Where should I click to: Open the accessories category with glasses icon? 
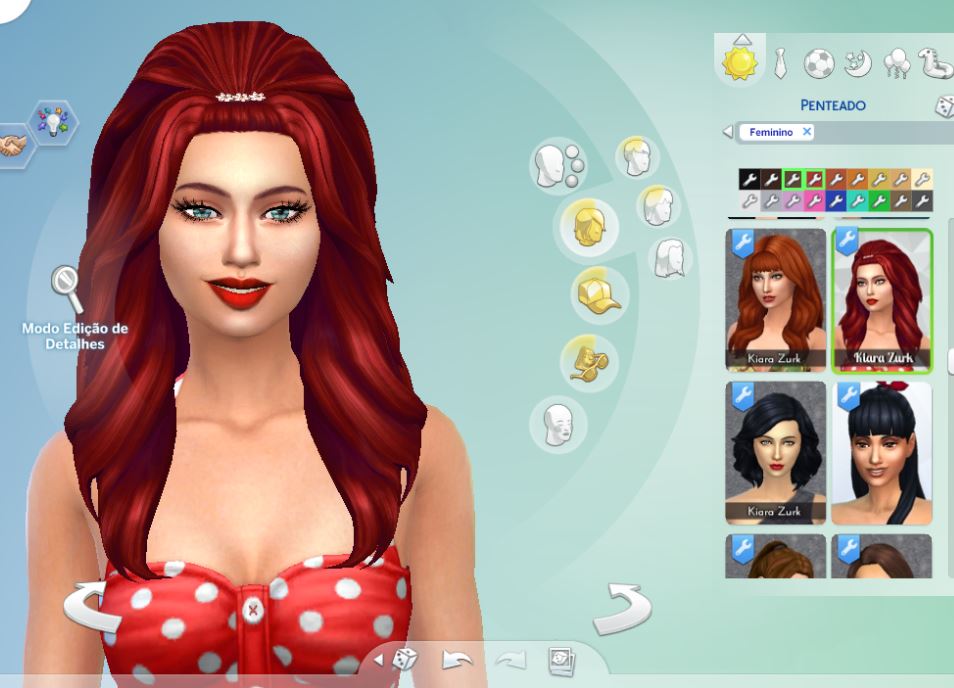587,362
